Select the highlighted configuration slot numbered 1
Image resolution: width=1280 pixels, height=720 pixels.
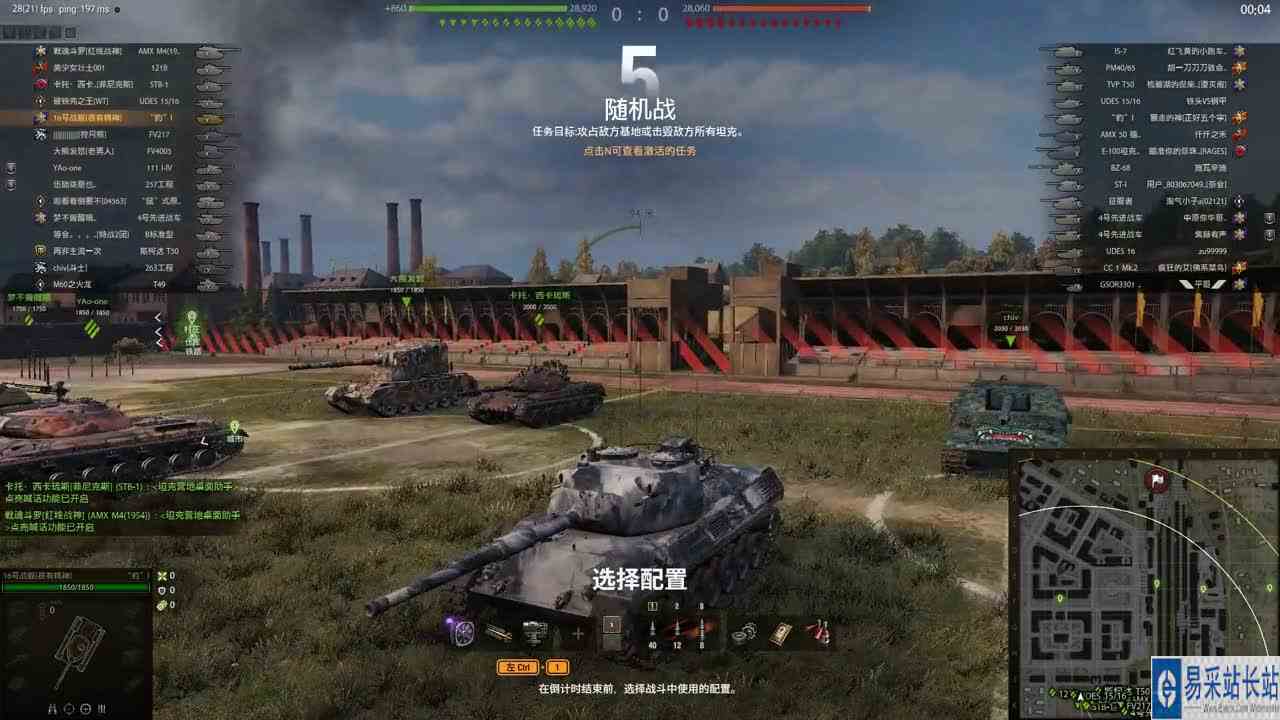point(612,626)
